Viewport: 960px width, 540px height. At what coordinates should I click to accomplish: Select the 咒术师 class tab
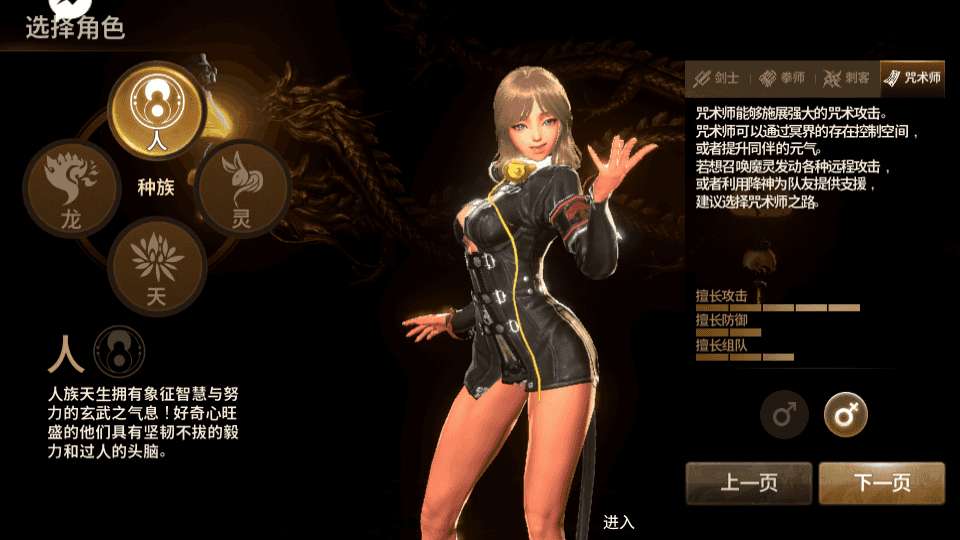coord(912,78)
